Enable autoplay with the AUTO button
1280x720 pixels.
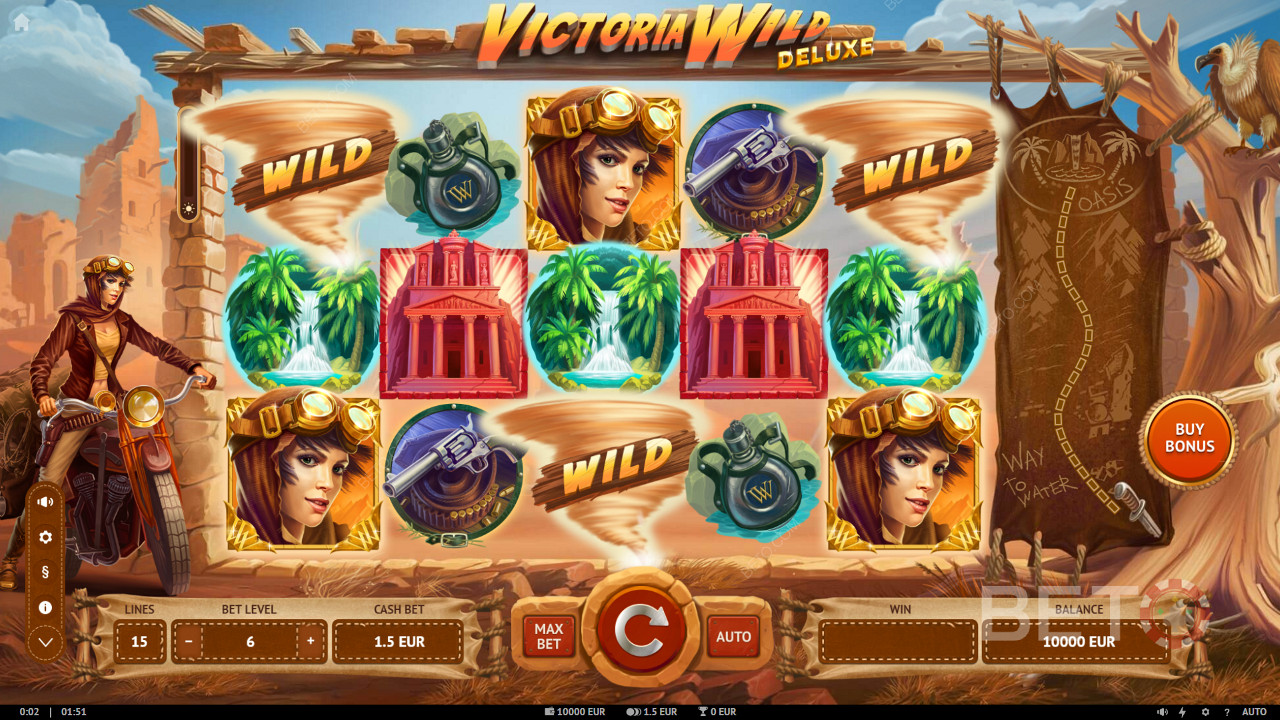tap(733, 635)
